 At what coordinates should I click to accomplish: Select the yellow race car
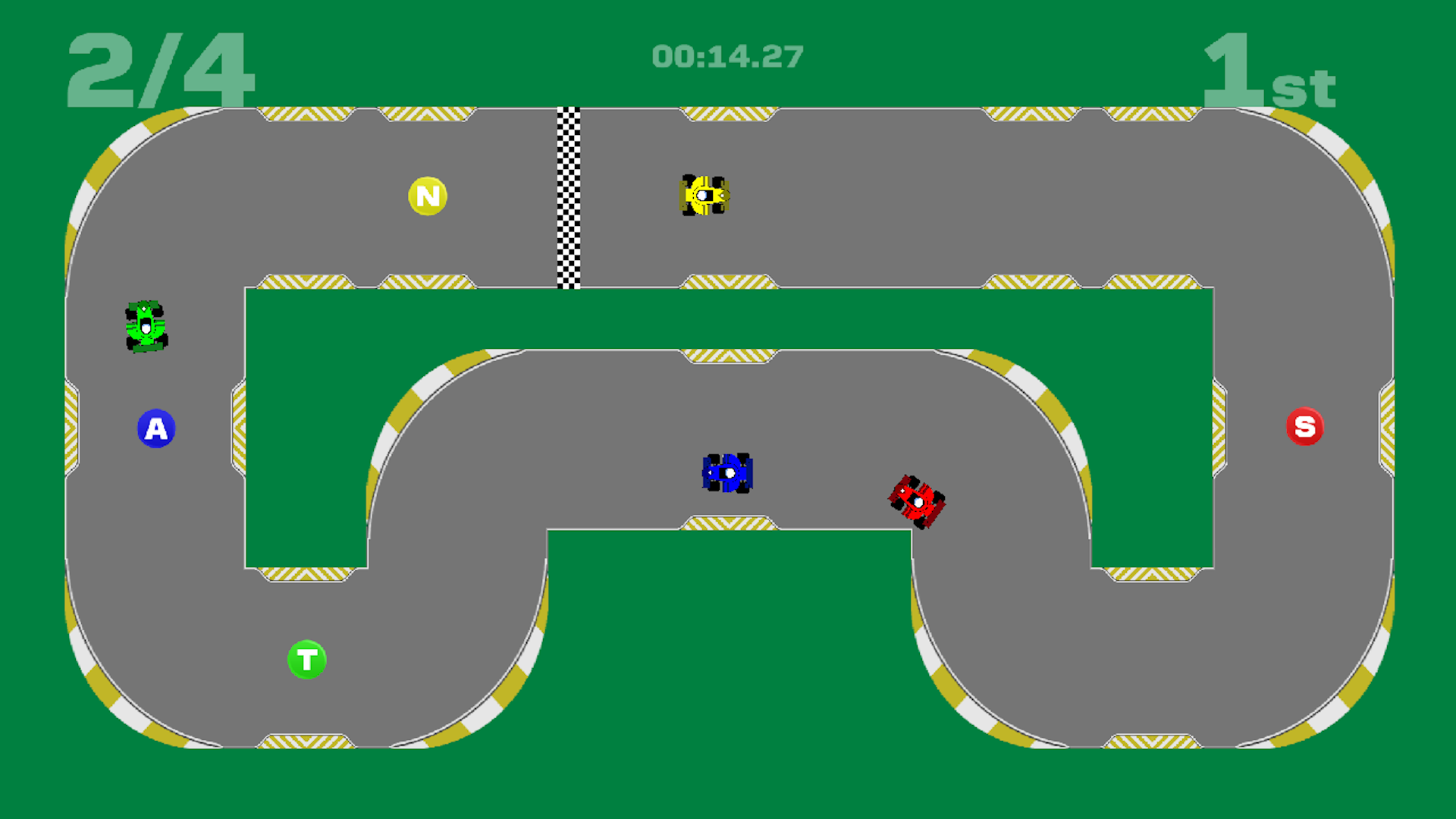705,196
